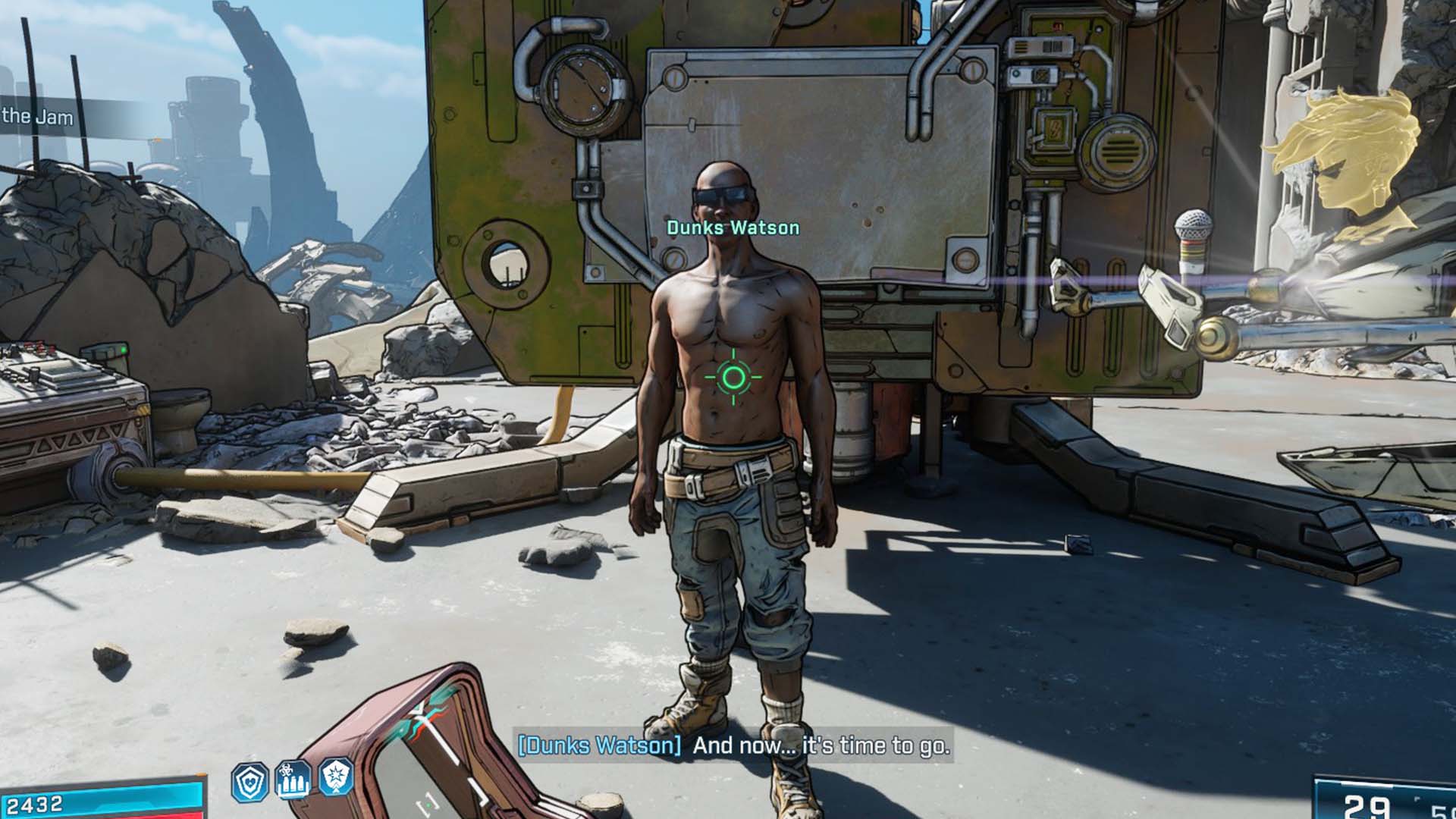Click the shield with heart buff icon
This screenshot has height=819, width=1456.
[249, 781]
